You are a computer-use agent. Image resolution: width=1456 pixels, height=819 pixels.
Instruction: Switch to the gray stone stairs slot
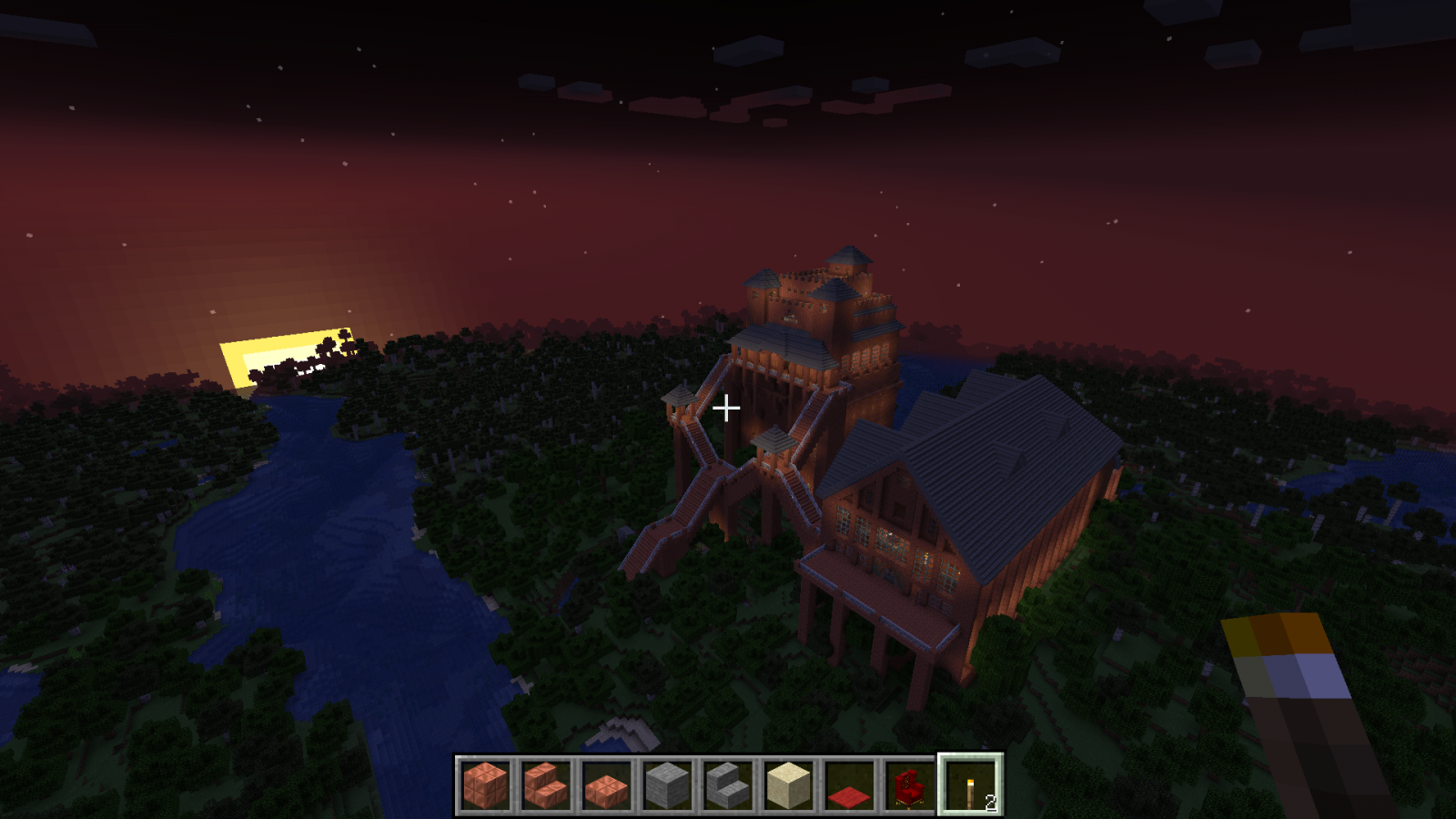click(727, 784)
